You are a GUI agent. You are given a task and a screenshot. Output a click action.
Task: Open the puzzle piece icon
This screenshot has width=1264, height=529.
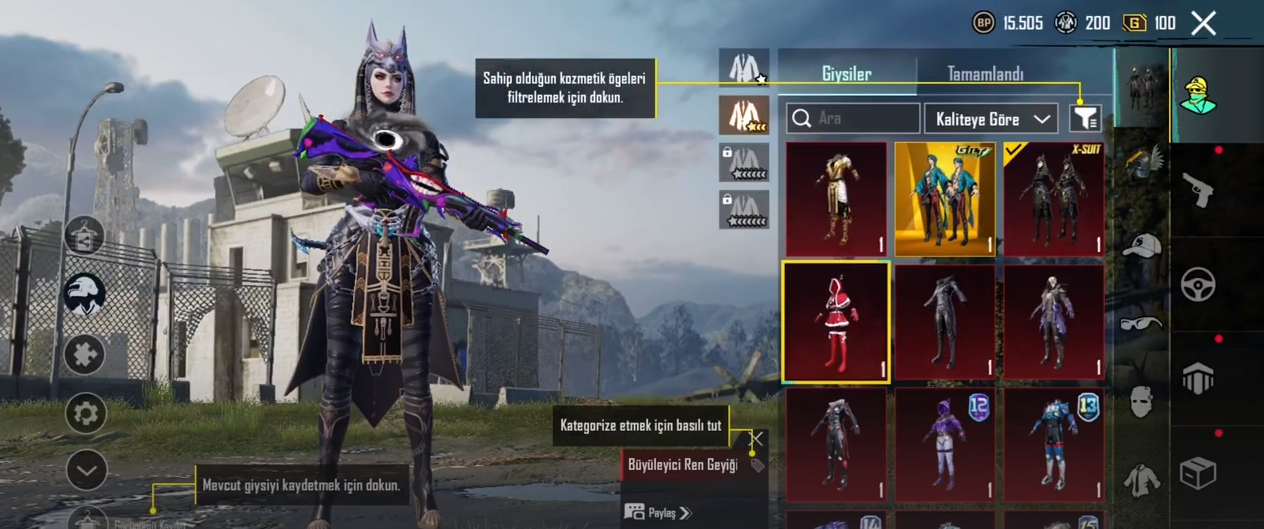[86, 354]
